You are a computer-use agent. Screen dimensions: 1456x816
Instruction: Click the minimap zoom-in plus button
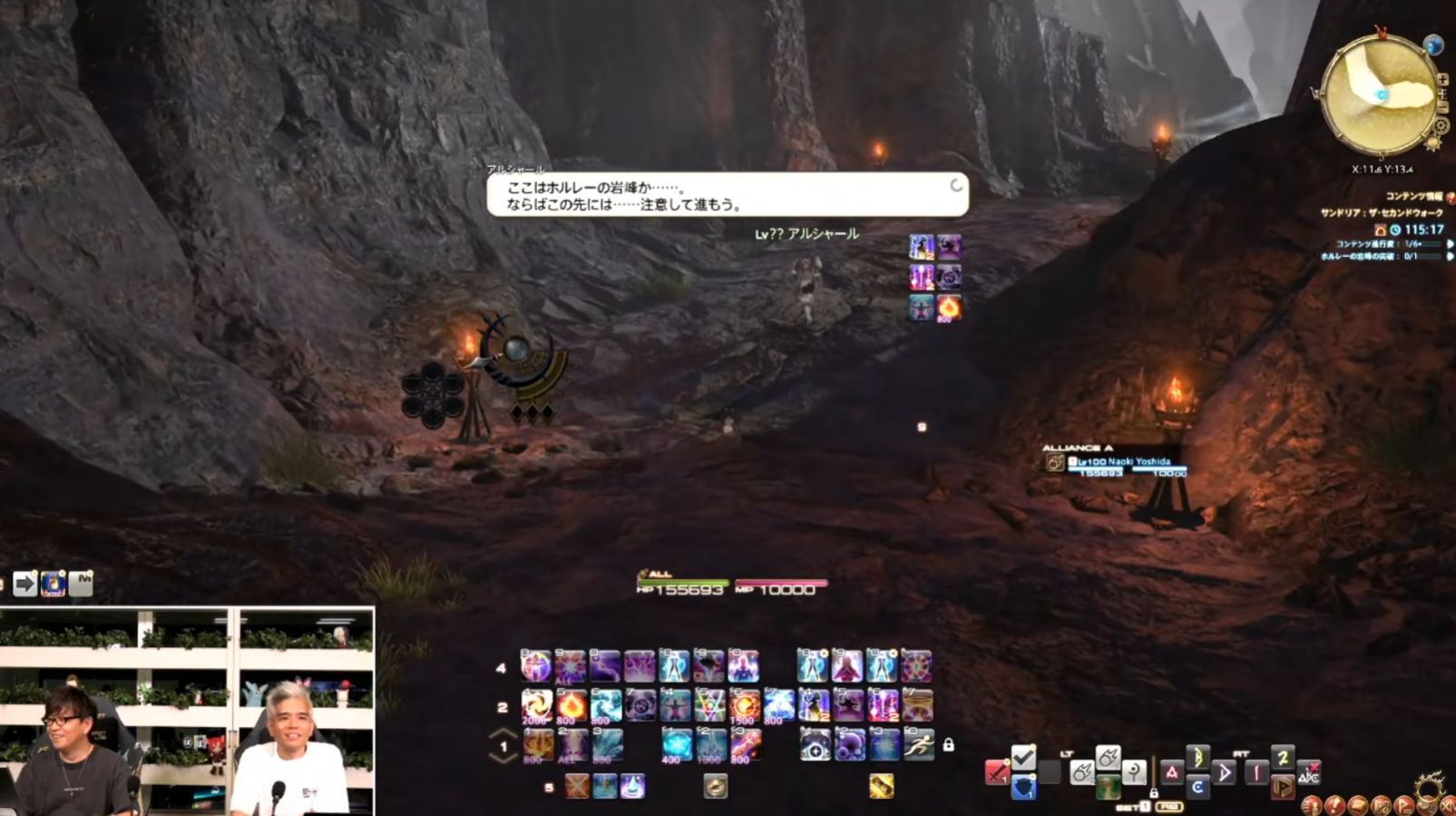pyautogui.click(x=1442, y=79)
